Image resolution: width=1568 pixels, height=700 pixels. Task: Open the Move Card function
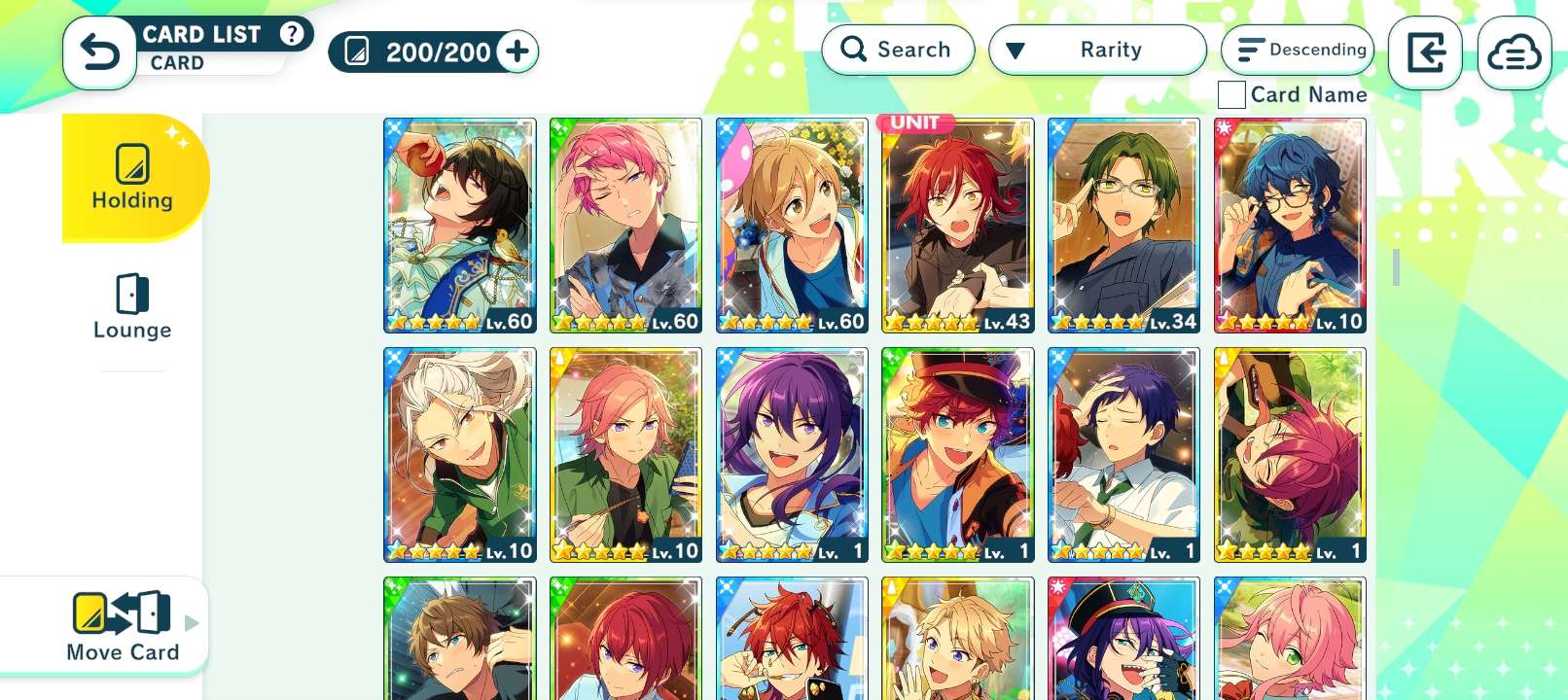123,626
